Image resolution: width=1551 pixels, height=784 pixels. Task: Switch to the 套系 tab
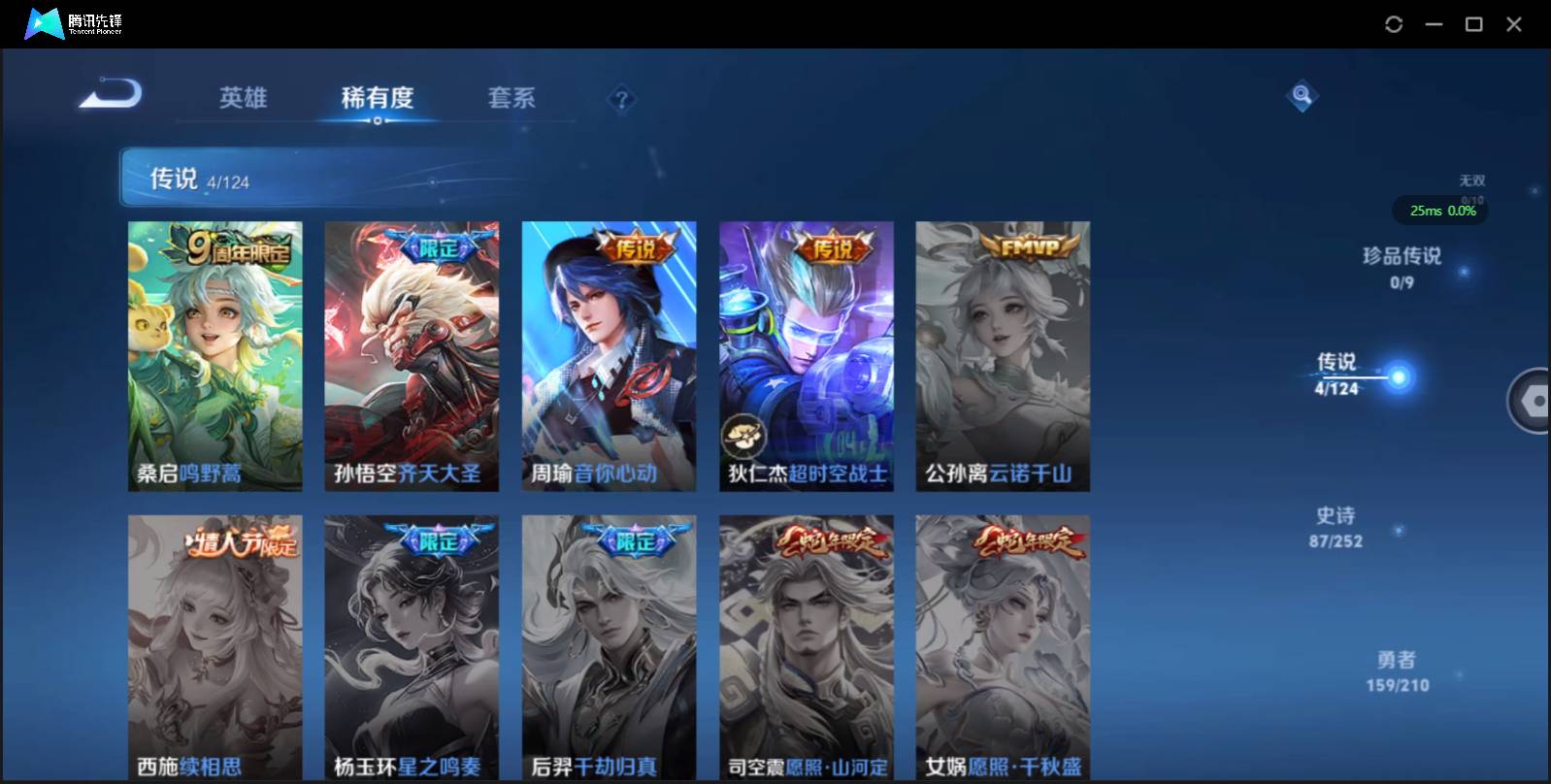point(512,97)
